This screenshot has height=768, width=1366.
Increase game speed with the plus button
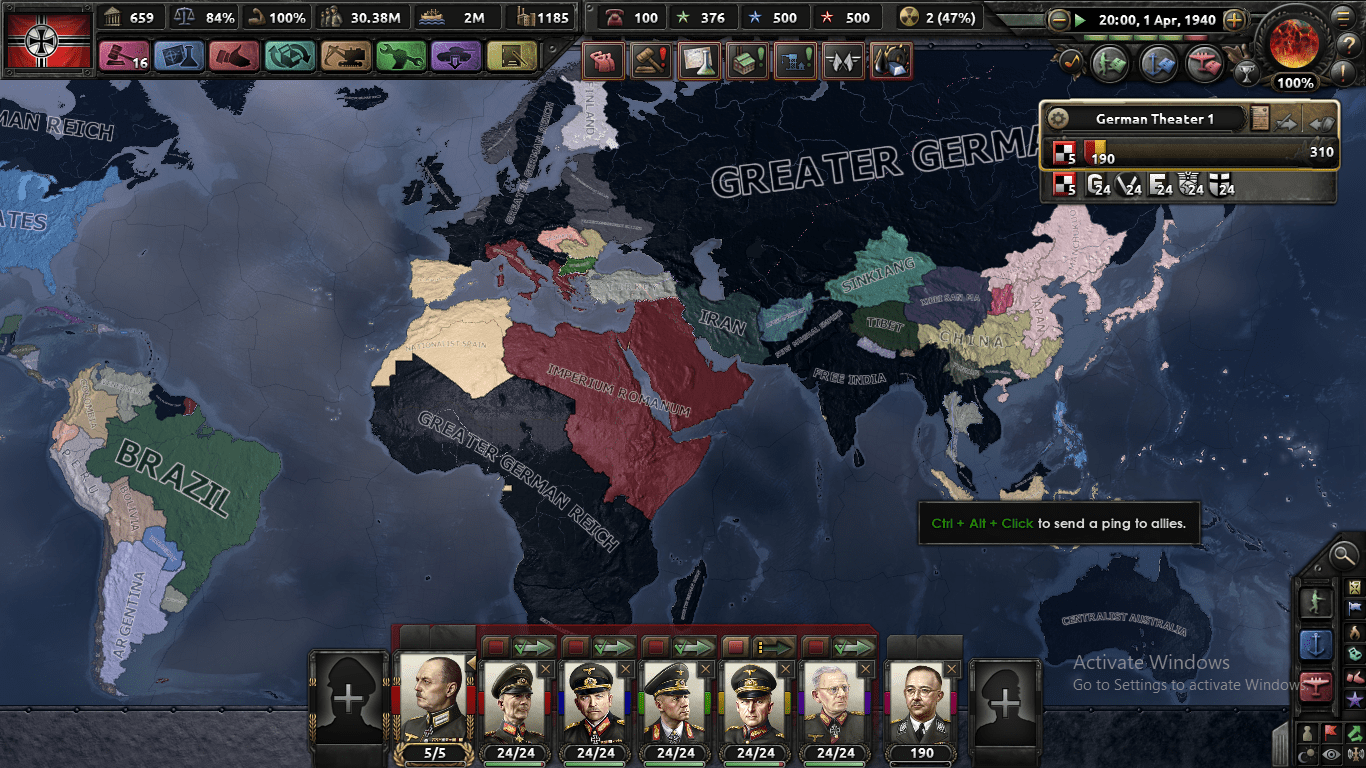1234,20
